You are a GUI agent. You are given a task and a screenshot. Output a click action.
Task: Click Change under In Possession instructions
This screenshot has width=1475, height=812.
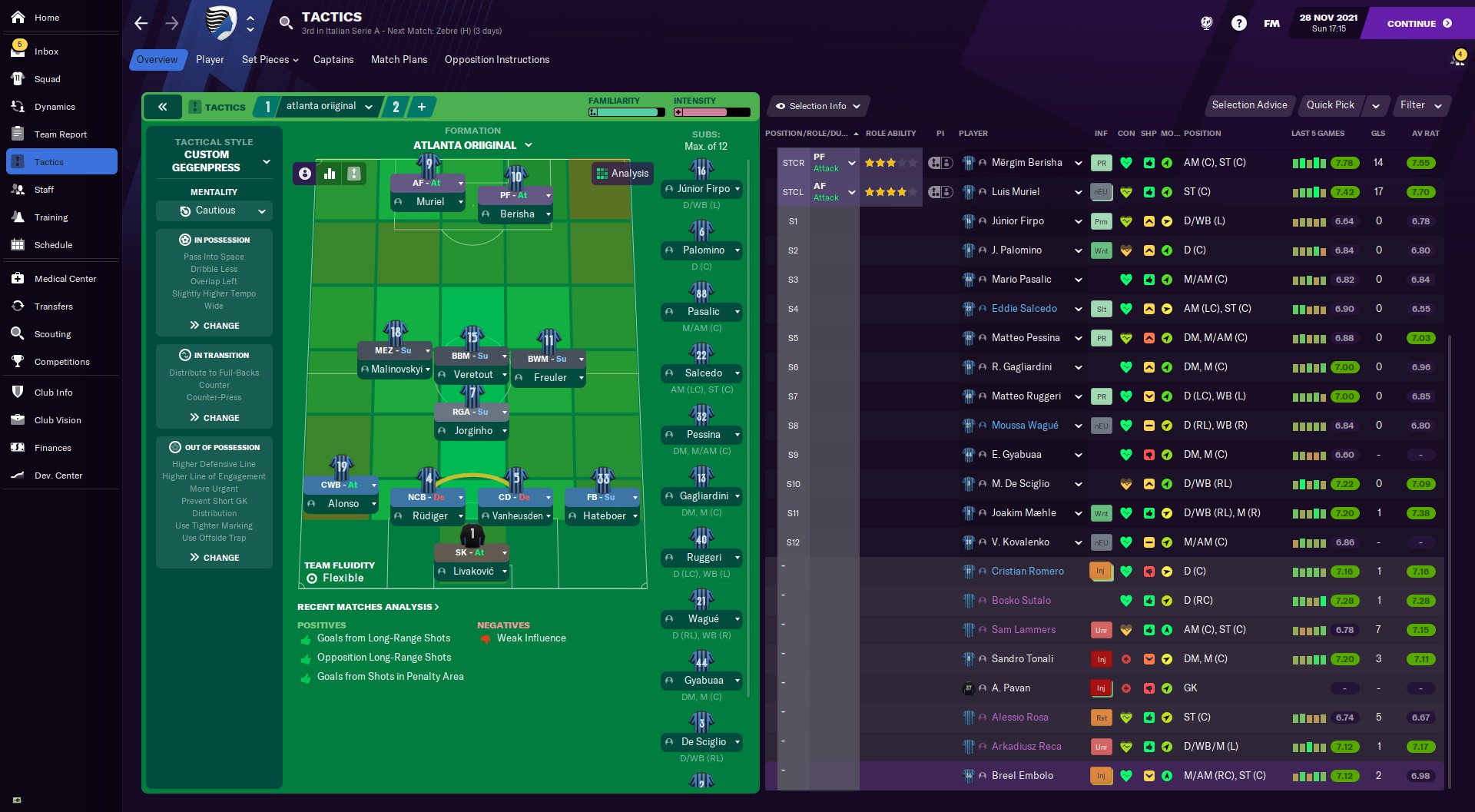pyautogui.click(x=214, y=326)
